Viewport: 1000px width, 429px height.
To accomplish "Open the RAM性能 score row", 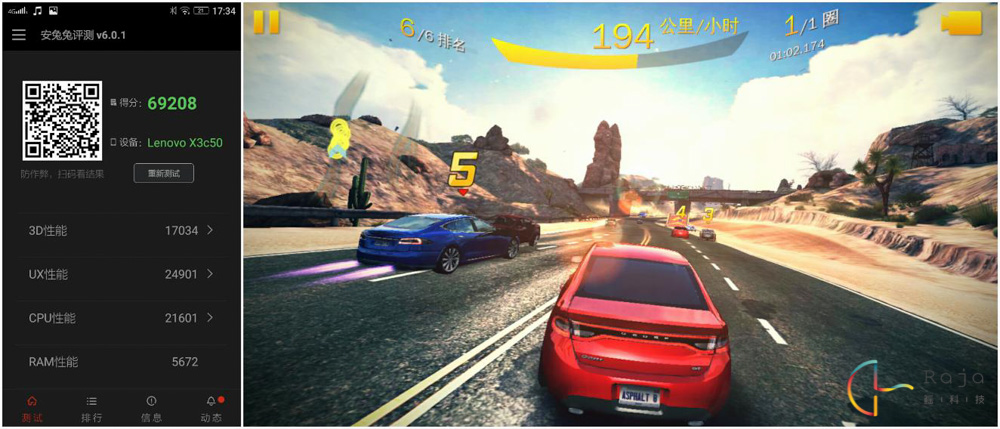I will click(120, 362).
